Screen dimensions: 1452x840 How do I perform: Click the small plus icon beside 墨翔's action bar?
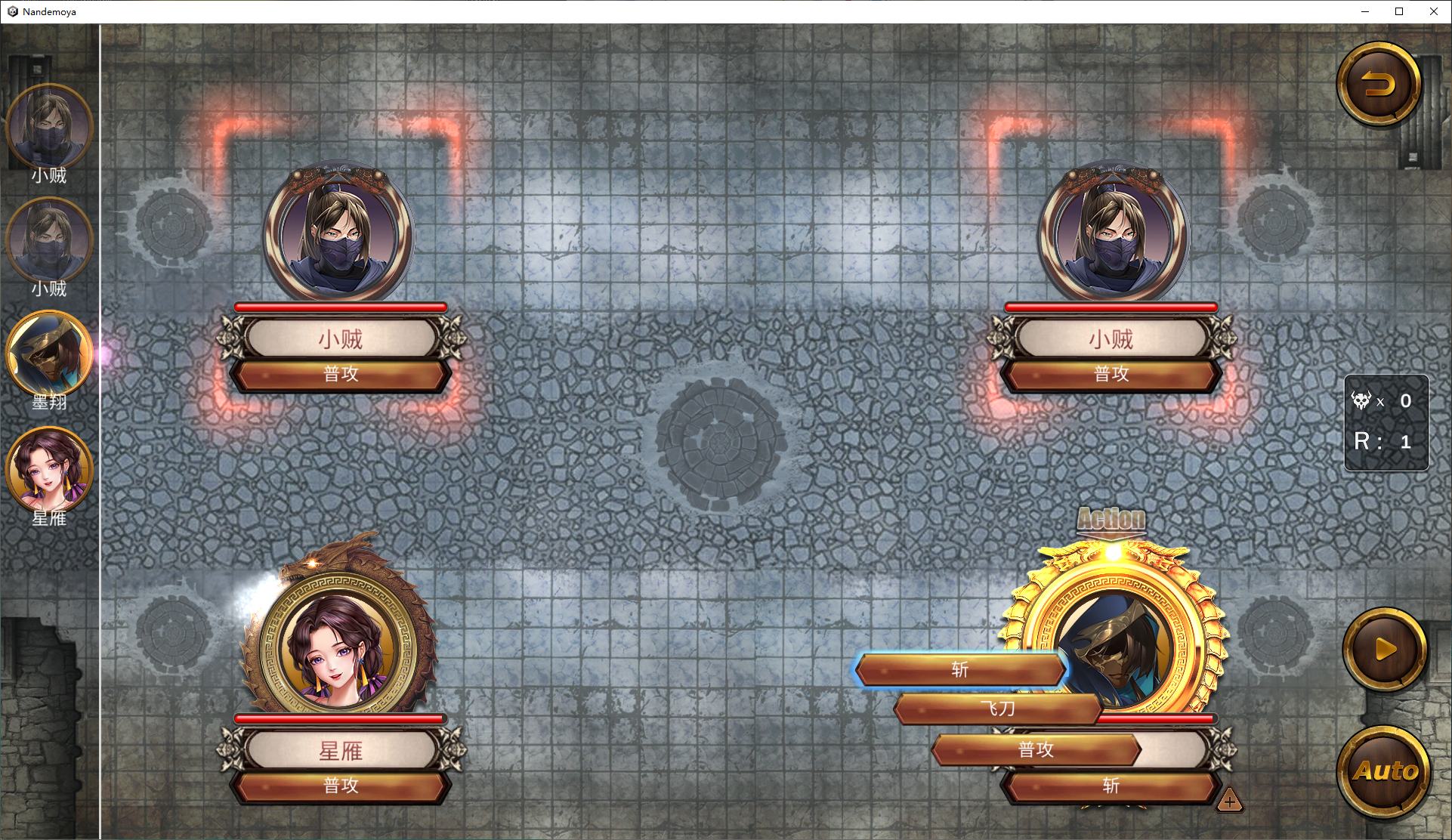1229,801
